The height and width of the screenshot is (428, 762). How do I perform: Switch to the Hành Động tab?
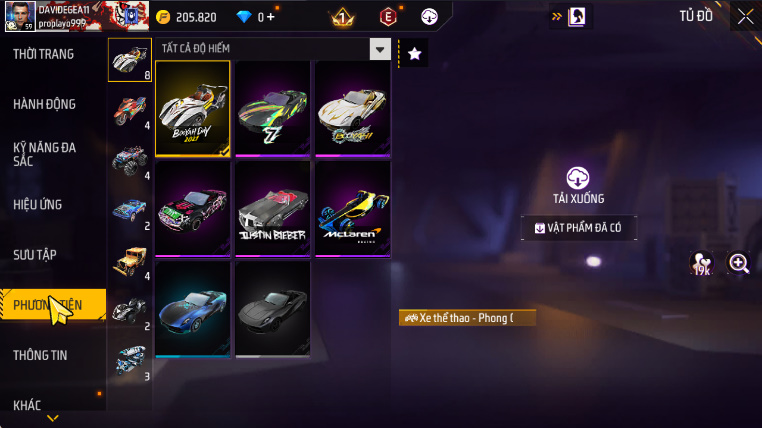(x=44, y=104)
